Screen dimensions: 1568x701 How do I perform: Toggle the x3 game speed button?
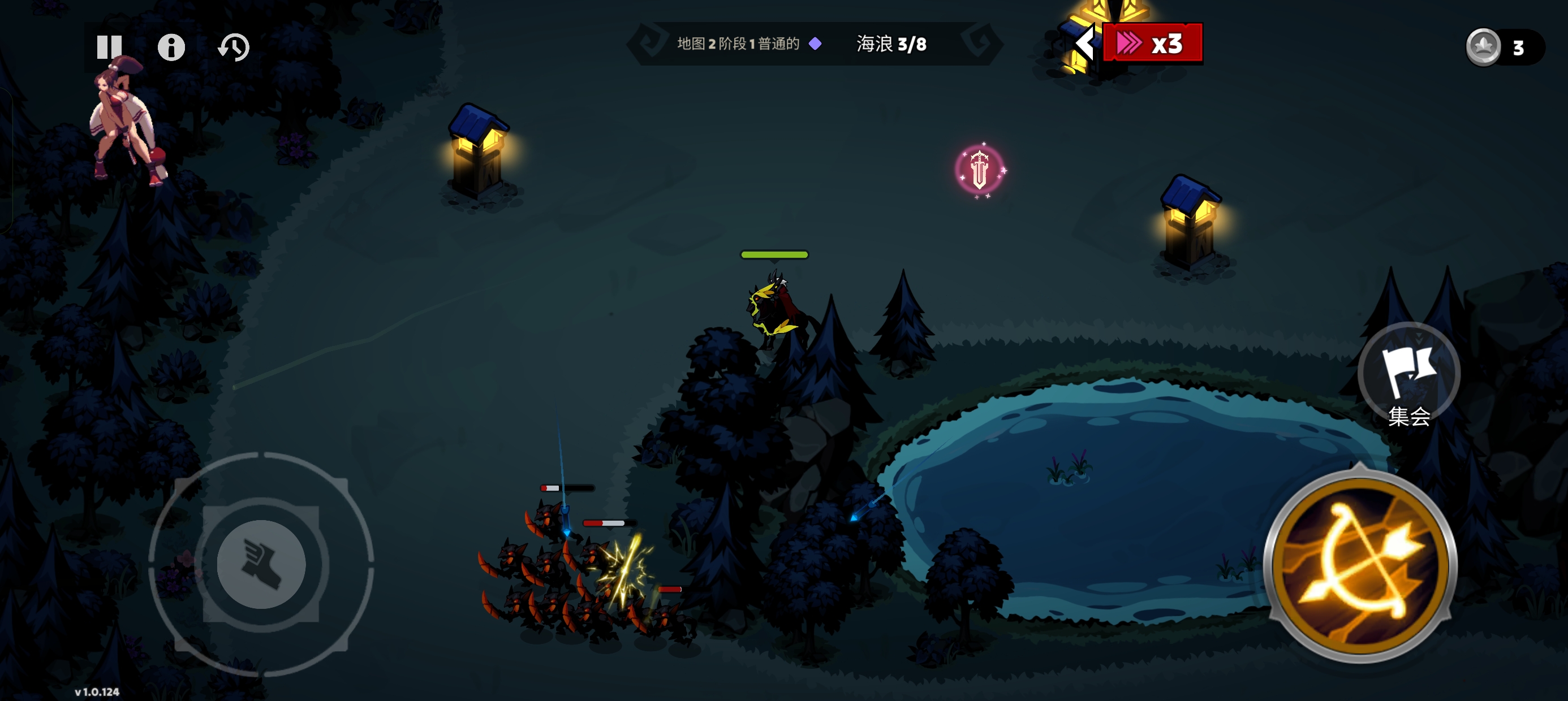pyautogui.click(x=1152, y=43)
